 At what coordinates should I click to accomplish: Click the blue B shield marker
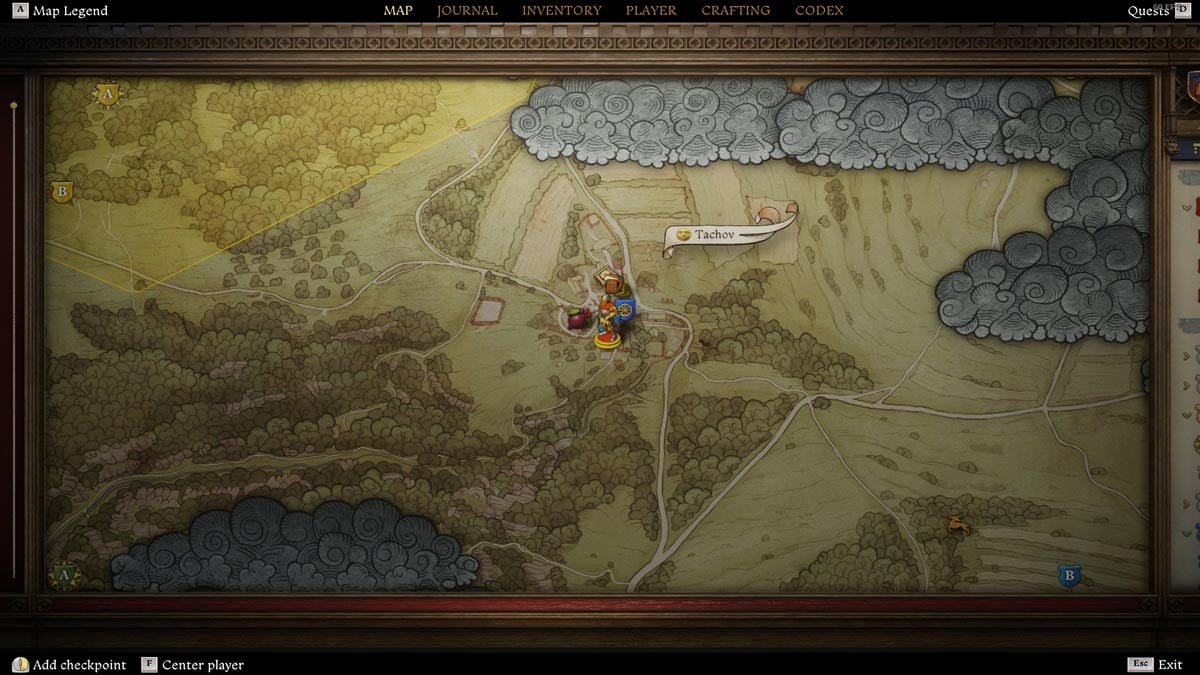pyautogui.click(x=1069, y=576)
